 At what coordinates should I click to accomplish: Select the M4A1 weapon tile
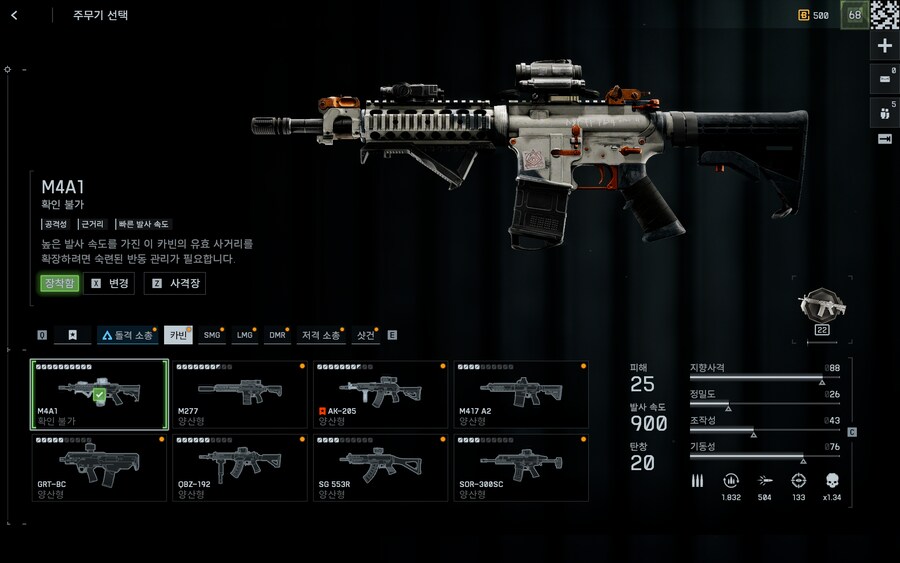point(99,394)
